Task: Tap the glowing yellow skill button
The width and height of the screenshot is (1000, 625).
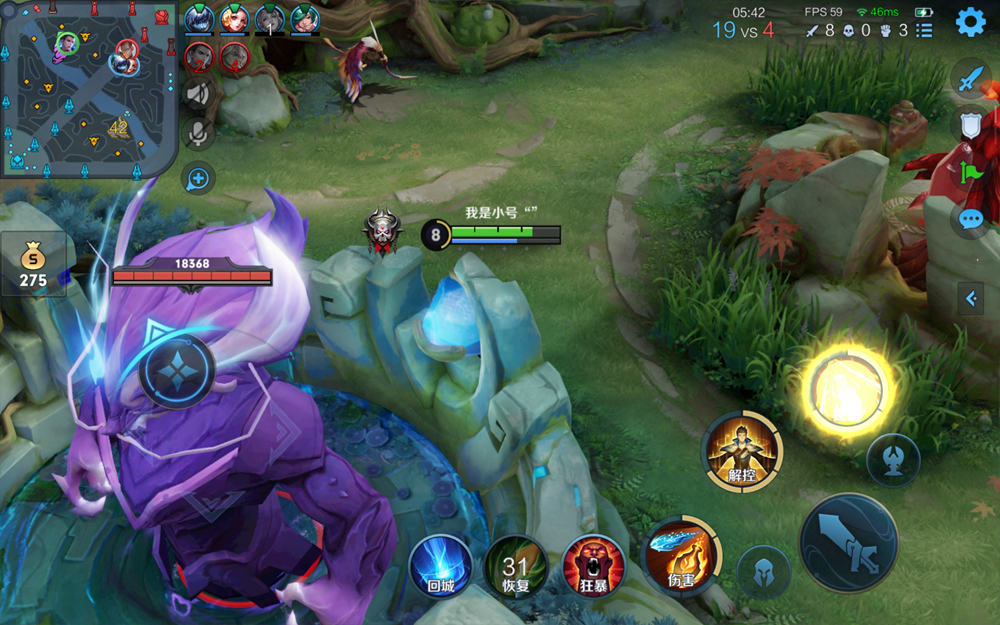Action: click(x=846, y=389)
